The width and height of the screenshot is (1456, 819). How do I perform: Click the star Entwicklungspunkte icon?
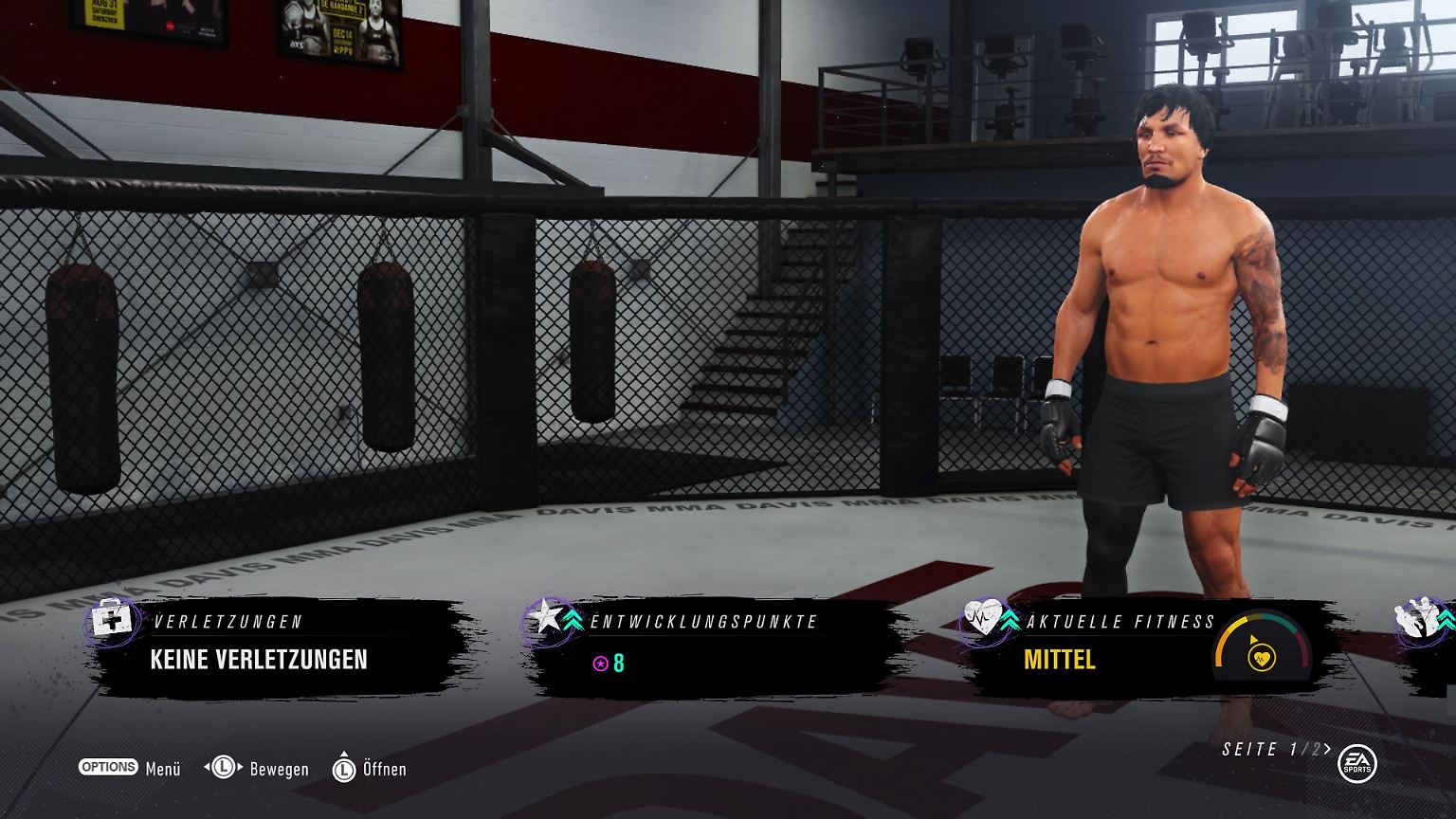(x=545, y=618)
